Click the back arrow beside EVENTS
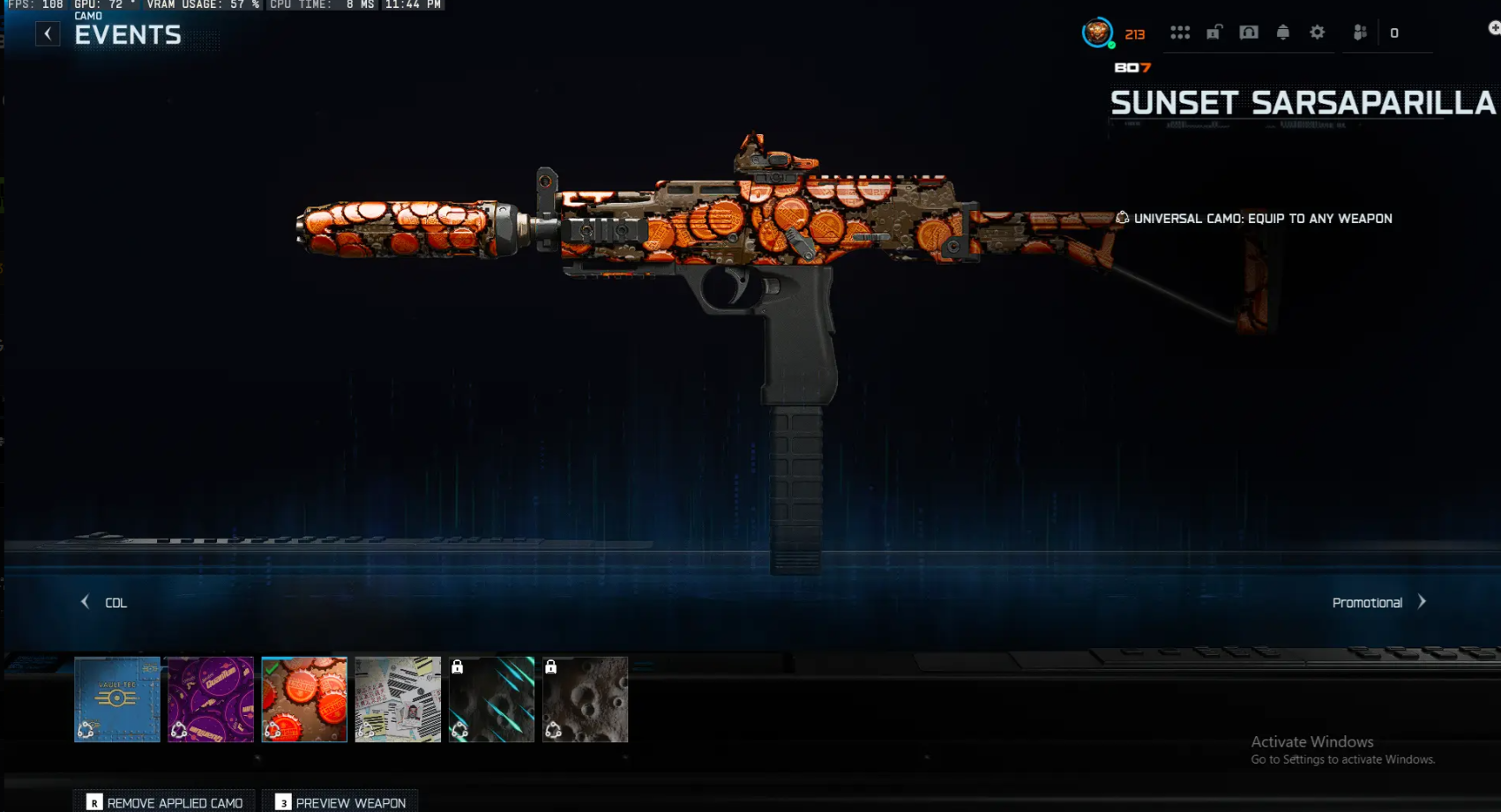 pyautogui.click(x=47, y=33)
